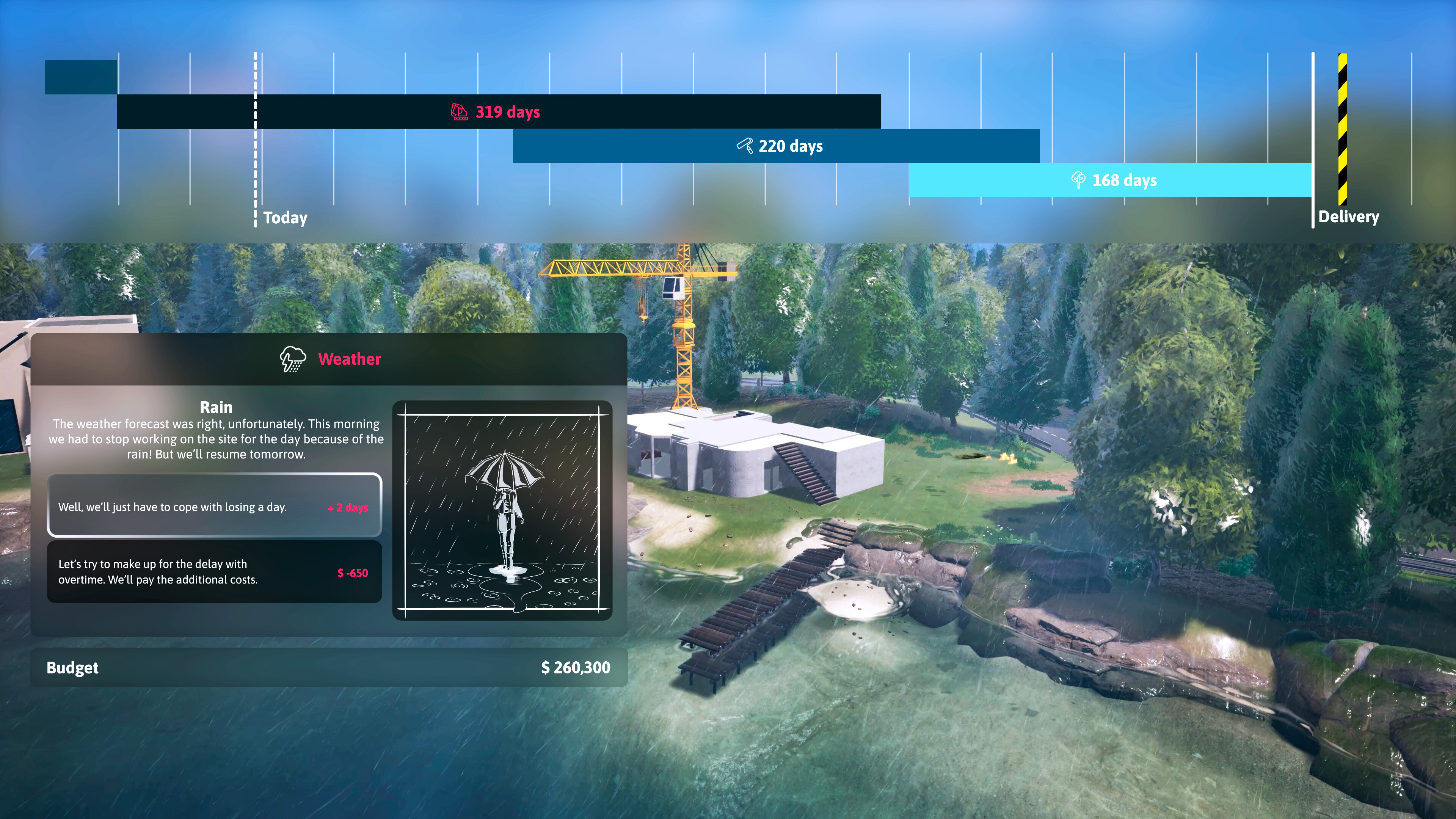Choose the option to cope with losing a day

(214, 506)
